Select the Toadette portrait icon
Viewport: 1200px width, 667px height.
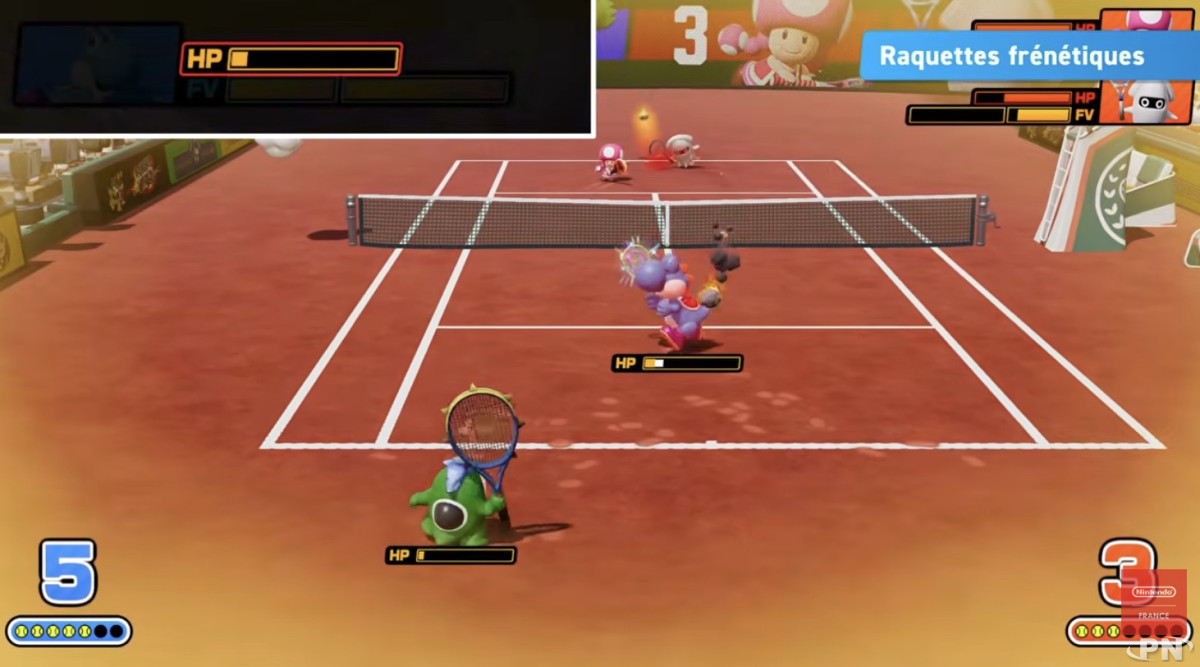point(1149,19)
